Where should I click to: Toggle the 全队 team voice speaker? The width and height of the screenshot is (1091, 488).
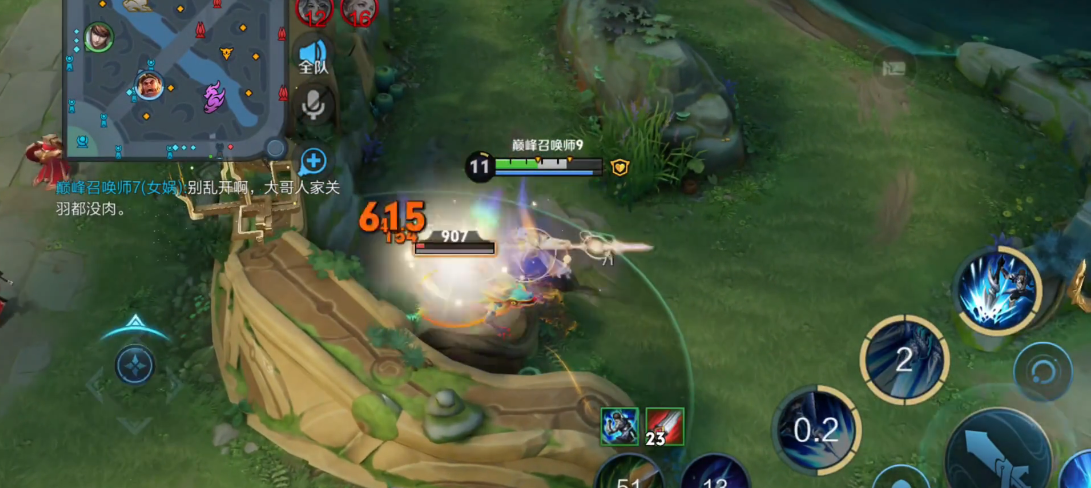pyautogui.click(x=313, y=56)
